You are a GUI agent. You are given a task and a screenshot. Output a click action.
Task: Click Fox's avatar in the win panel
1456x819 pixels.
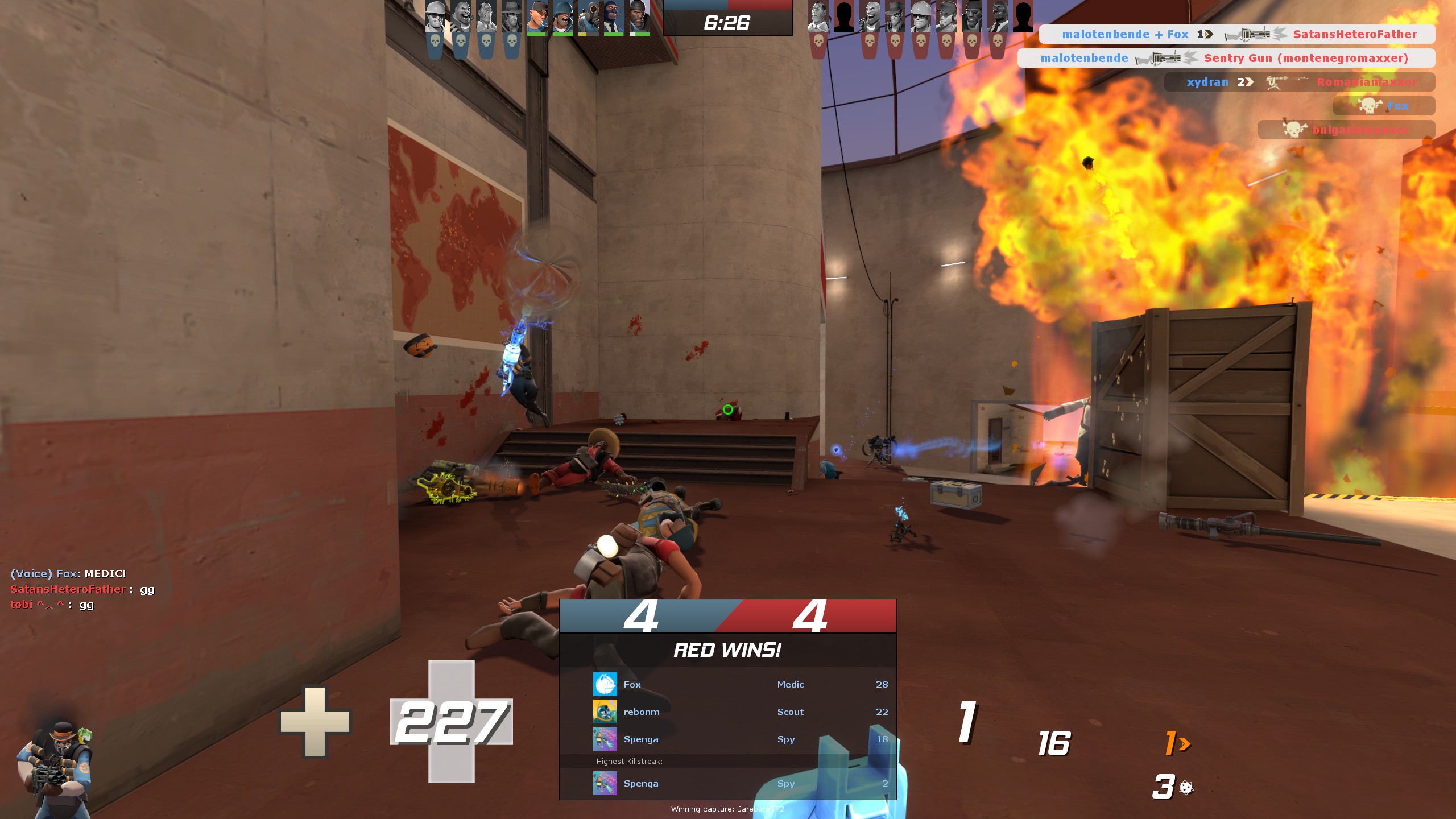tap(605, 684)
